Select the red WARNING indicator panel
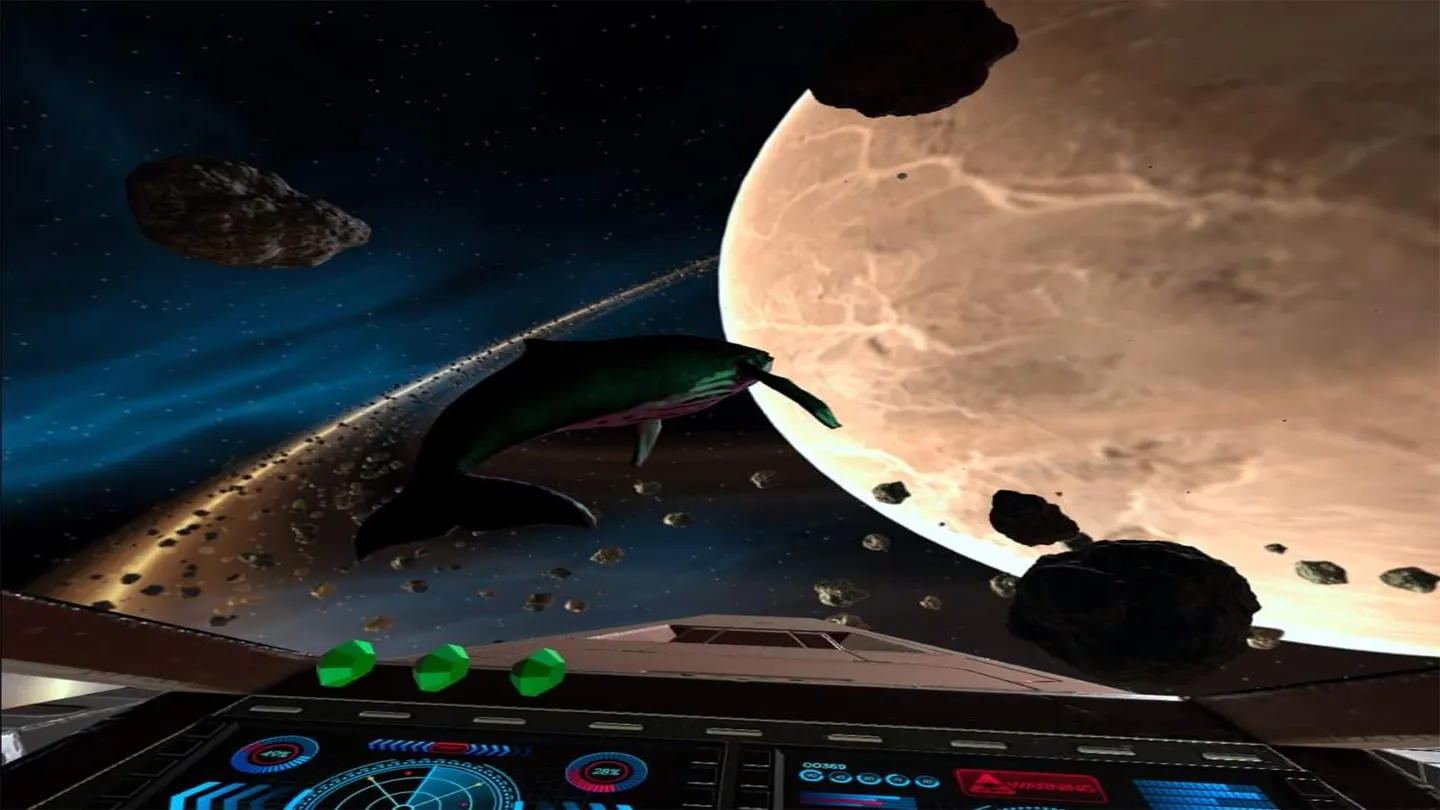The image size is (1440, 810). [x=1029, y=785]
